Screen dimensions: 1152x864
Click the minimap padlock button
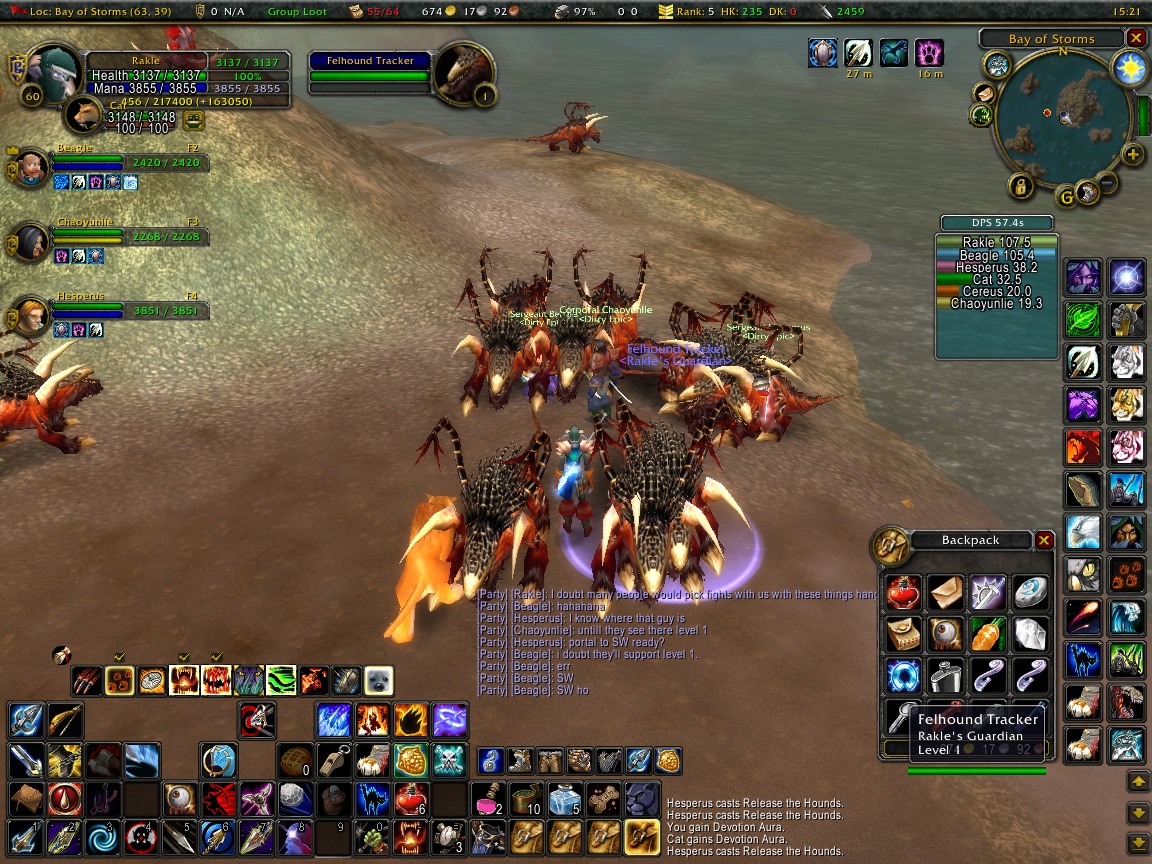click(1020, 186)
